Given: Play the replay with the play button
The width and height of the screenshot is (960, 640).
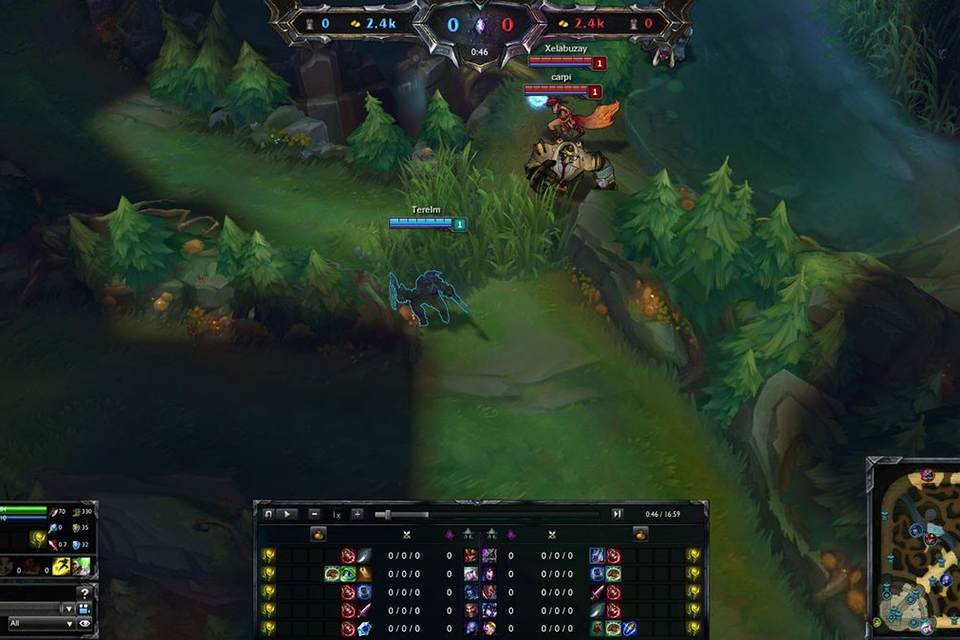Looking at the screenshot, I should (x=286, y=514).
